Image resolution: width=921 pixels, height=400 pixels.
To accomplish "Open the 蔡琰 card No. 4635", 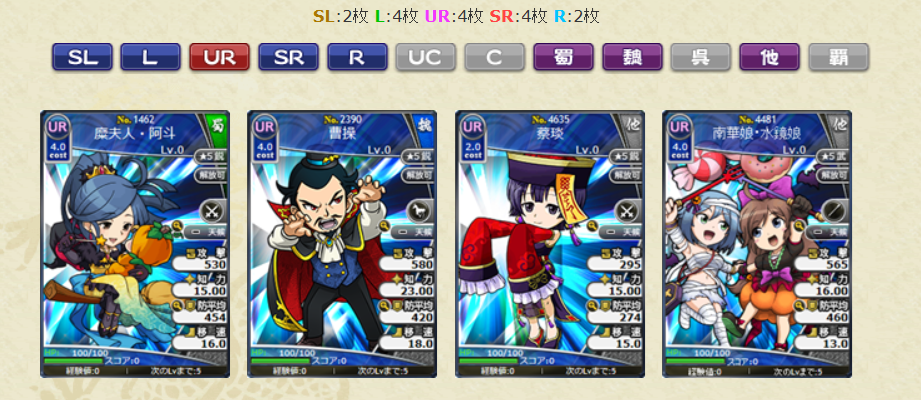I will (550, 243).
